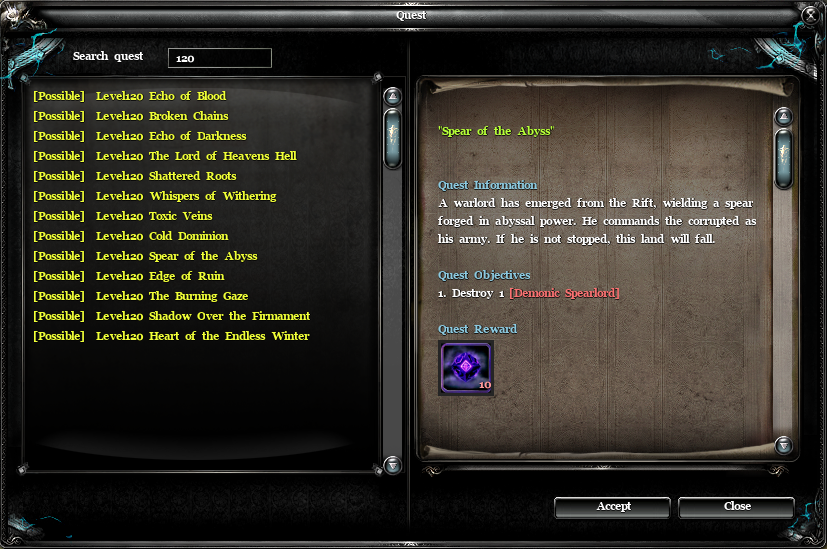The width and height of the screenshot is (827, 549).
Task: Click the purple cube quest reward icon
Action: 465,367
